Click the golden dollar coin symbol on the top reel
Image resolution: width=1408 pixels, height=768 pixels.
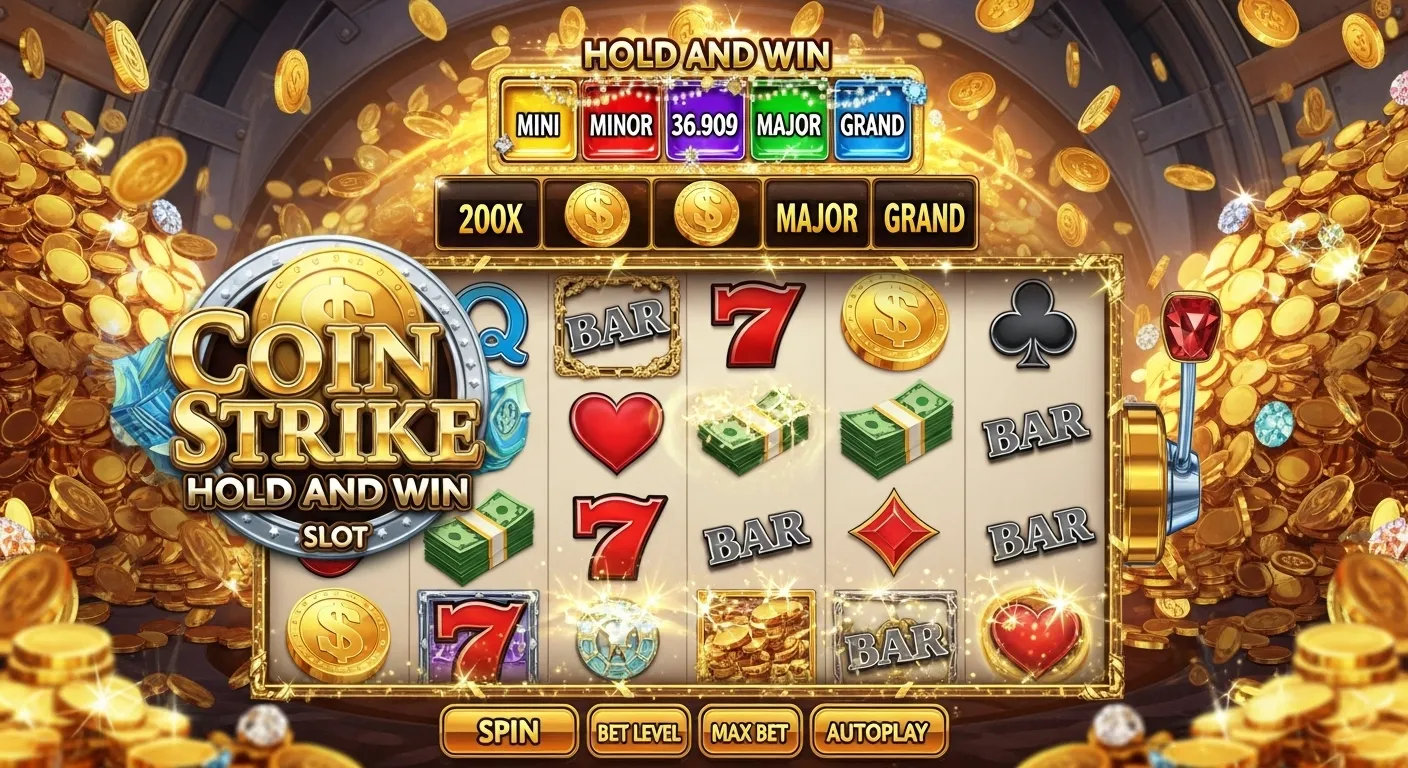pyautogui.click(x=893, y=323)
